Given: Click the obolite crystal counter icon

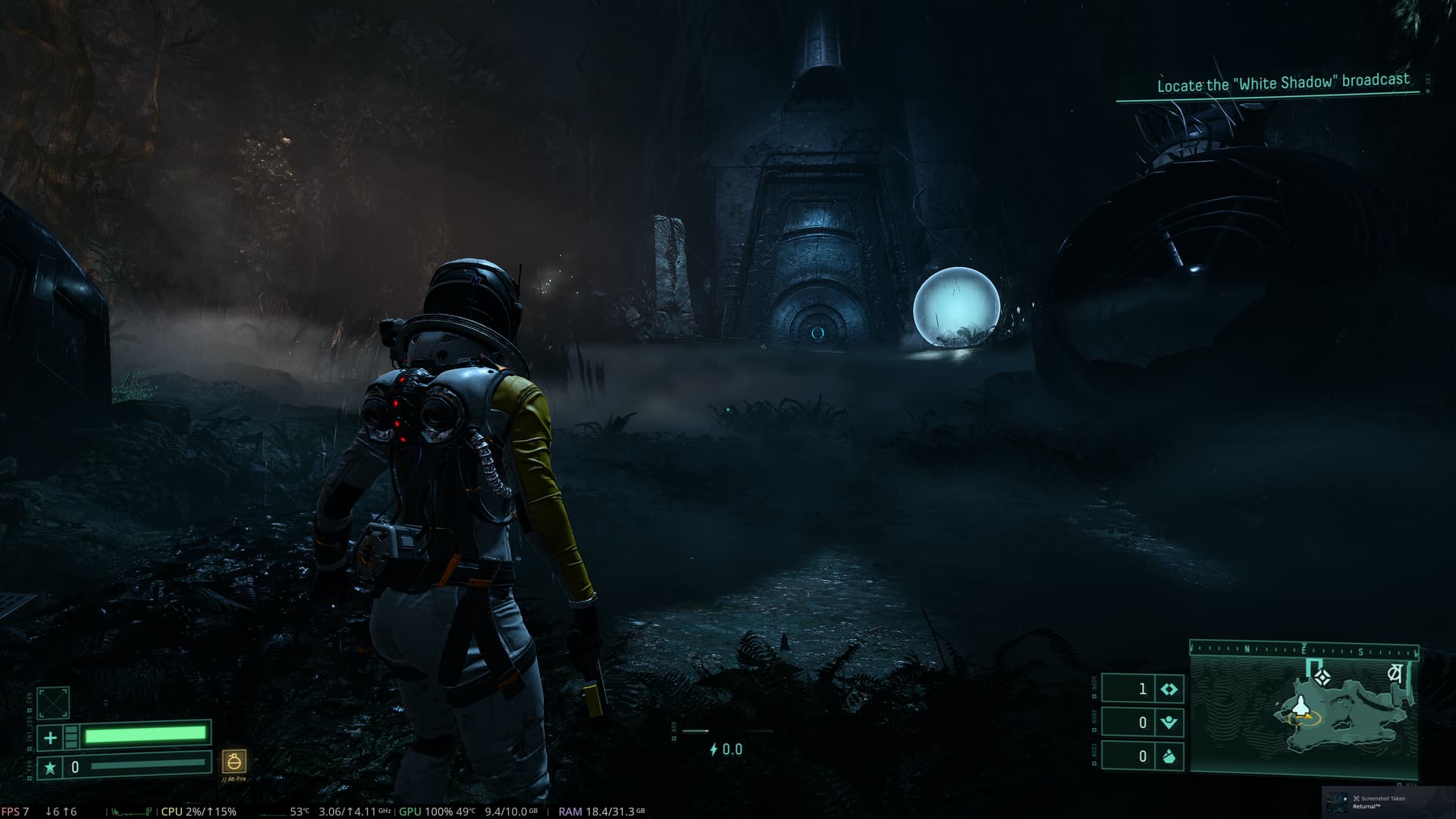Looking at the screenshot, I should pos(1169,756).
